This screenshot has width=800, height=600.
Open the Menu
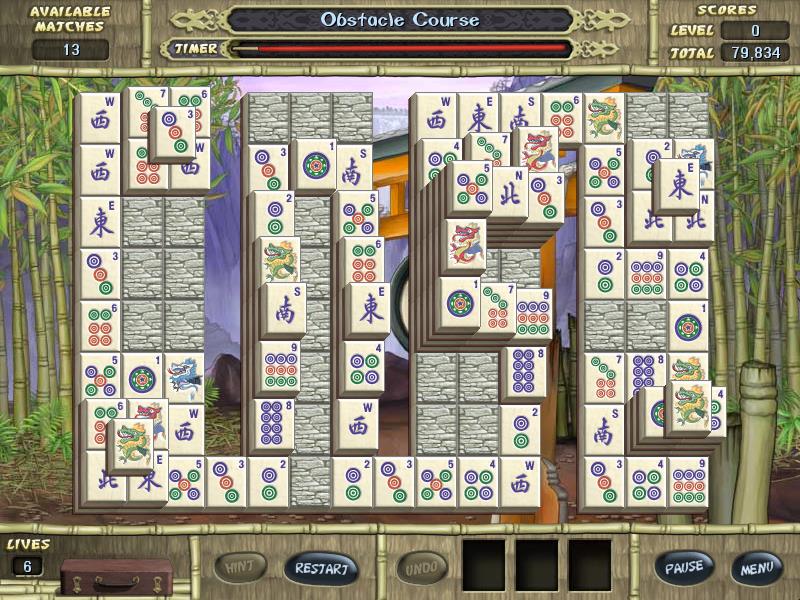point(756,568)
